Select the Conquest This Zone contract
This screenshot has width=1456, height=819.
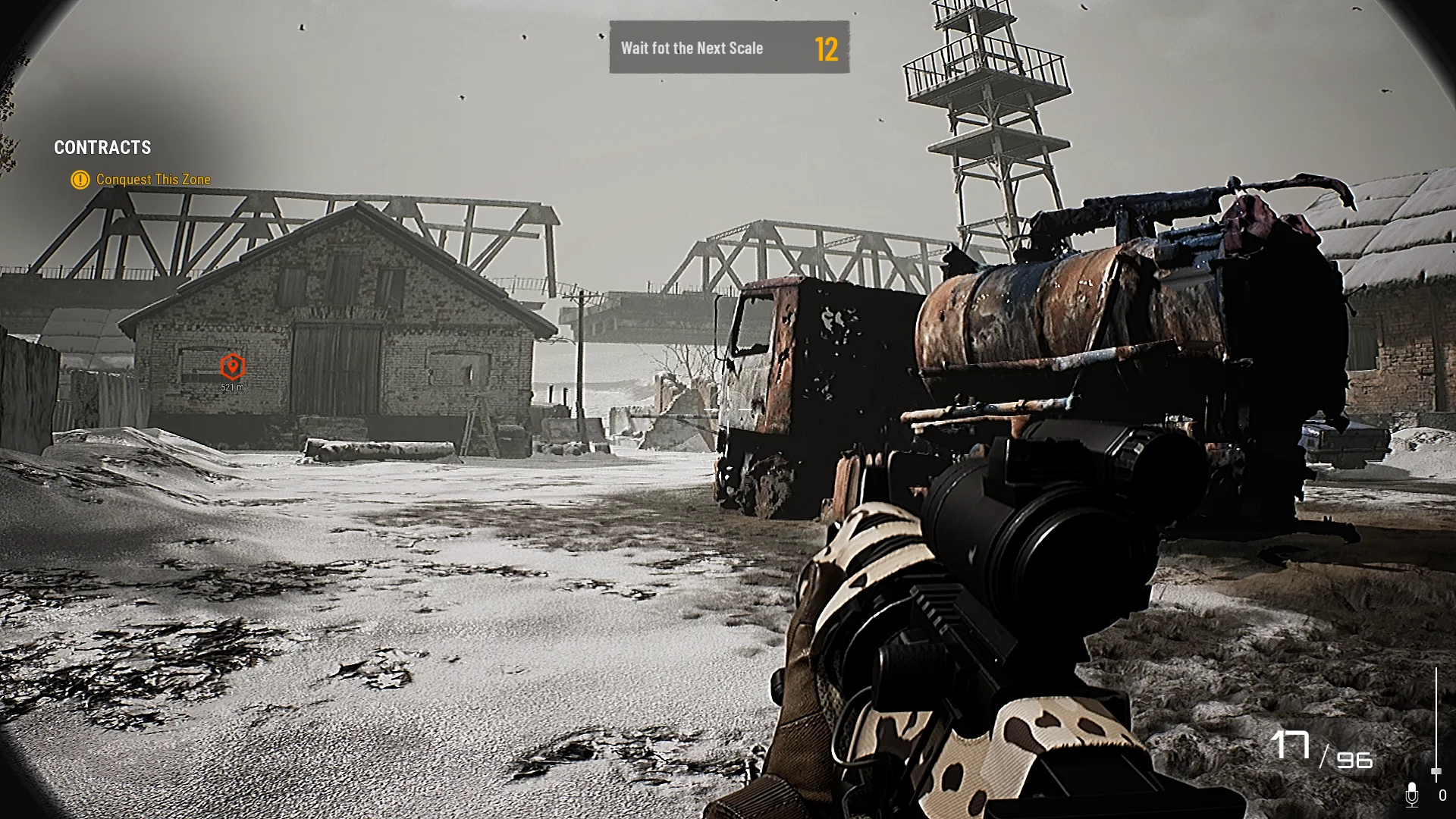point(153,180)
